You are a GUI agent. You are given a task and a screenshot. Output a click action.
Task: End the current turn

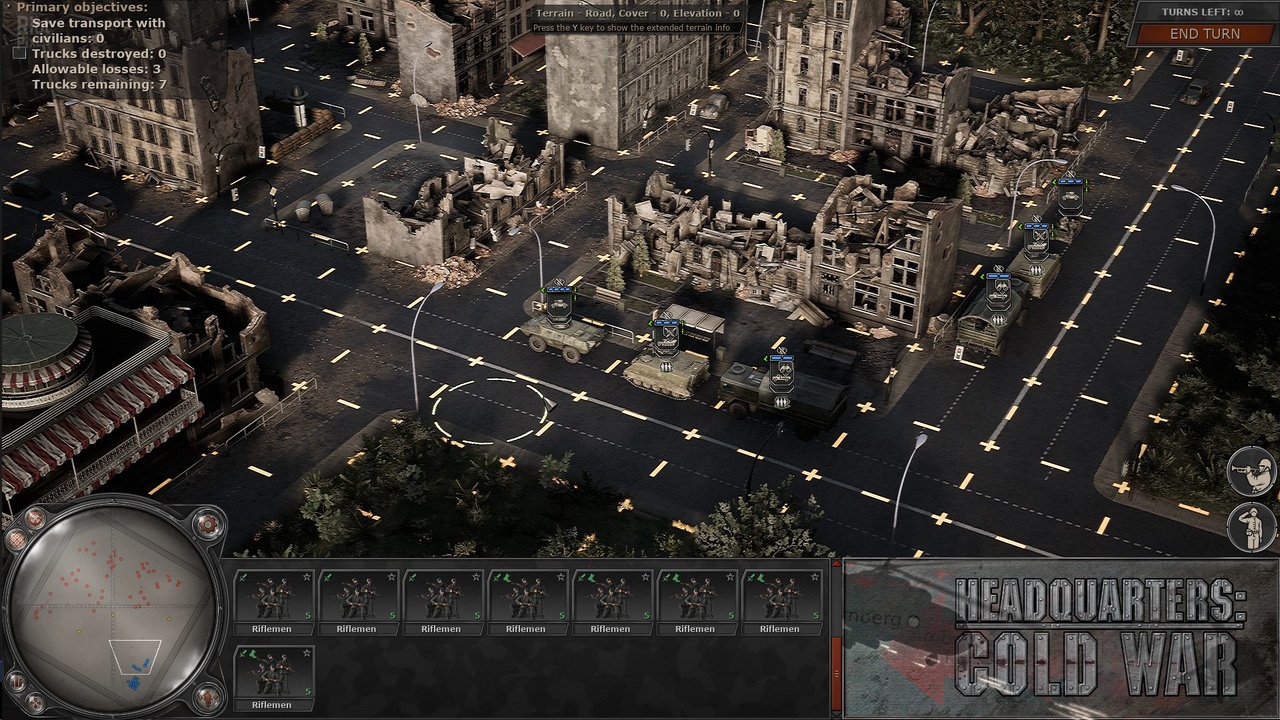(1205, 34)
